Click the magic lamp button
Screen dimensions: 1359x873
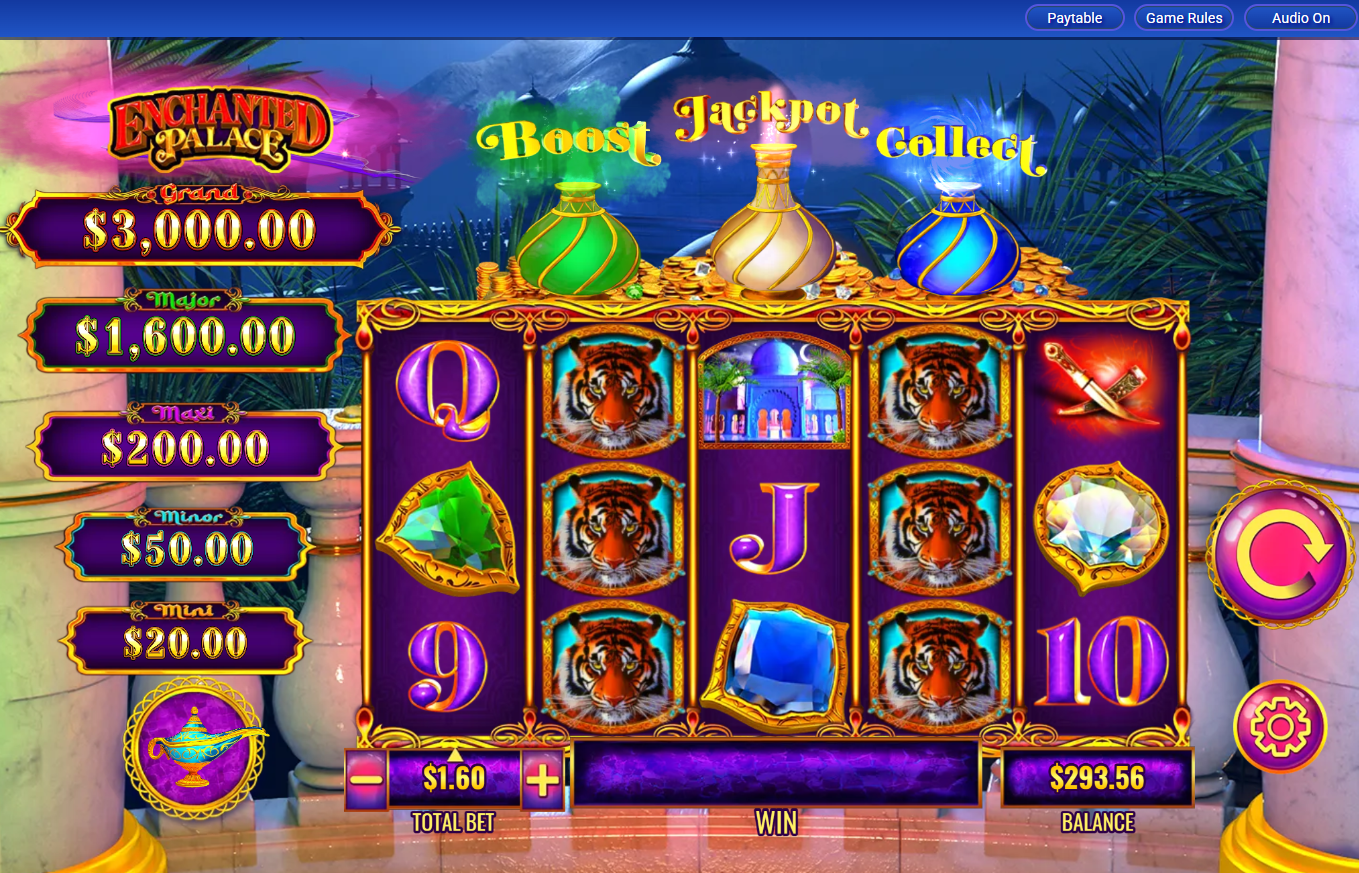(195, 747)
